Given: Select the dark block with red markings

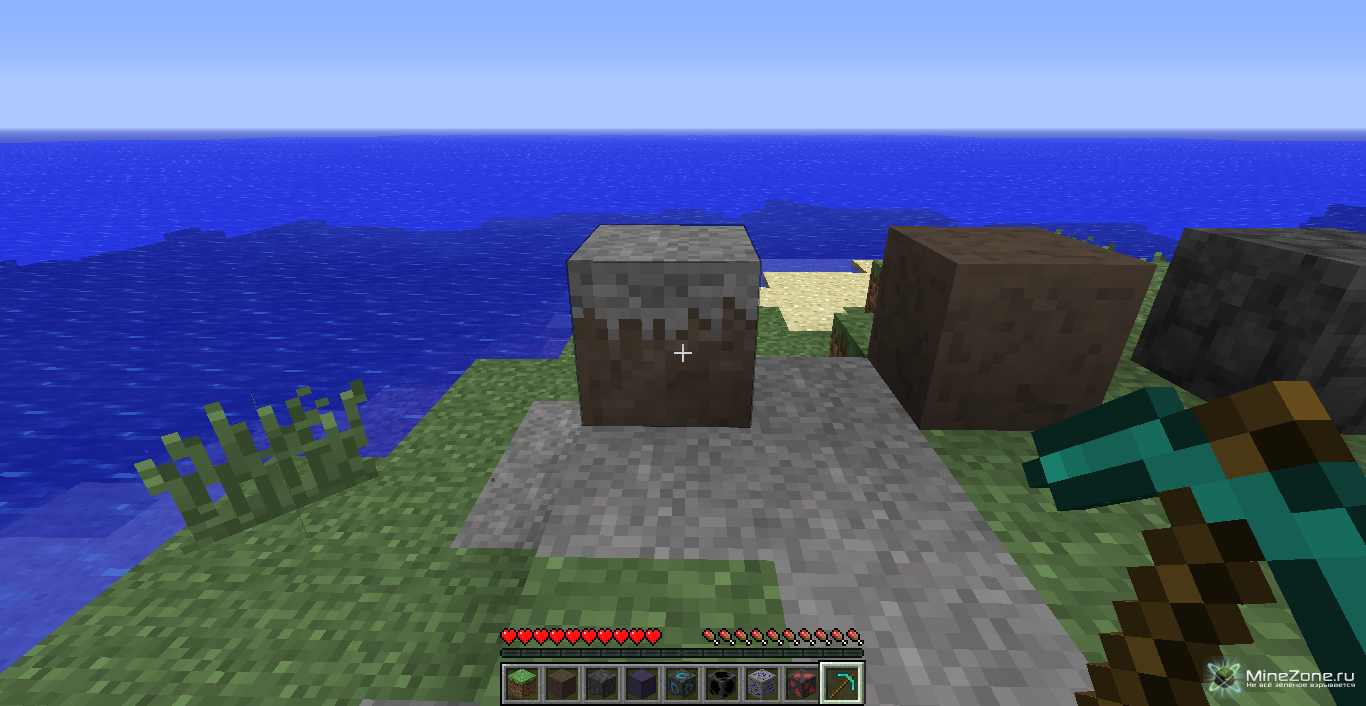Looking at the screenshot, I should pos(801,684).
